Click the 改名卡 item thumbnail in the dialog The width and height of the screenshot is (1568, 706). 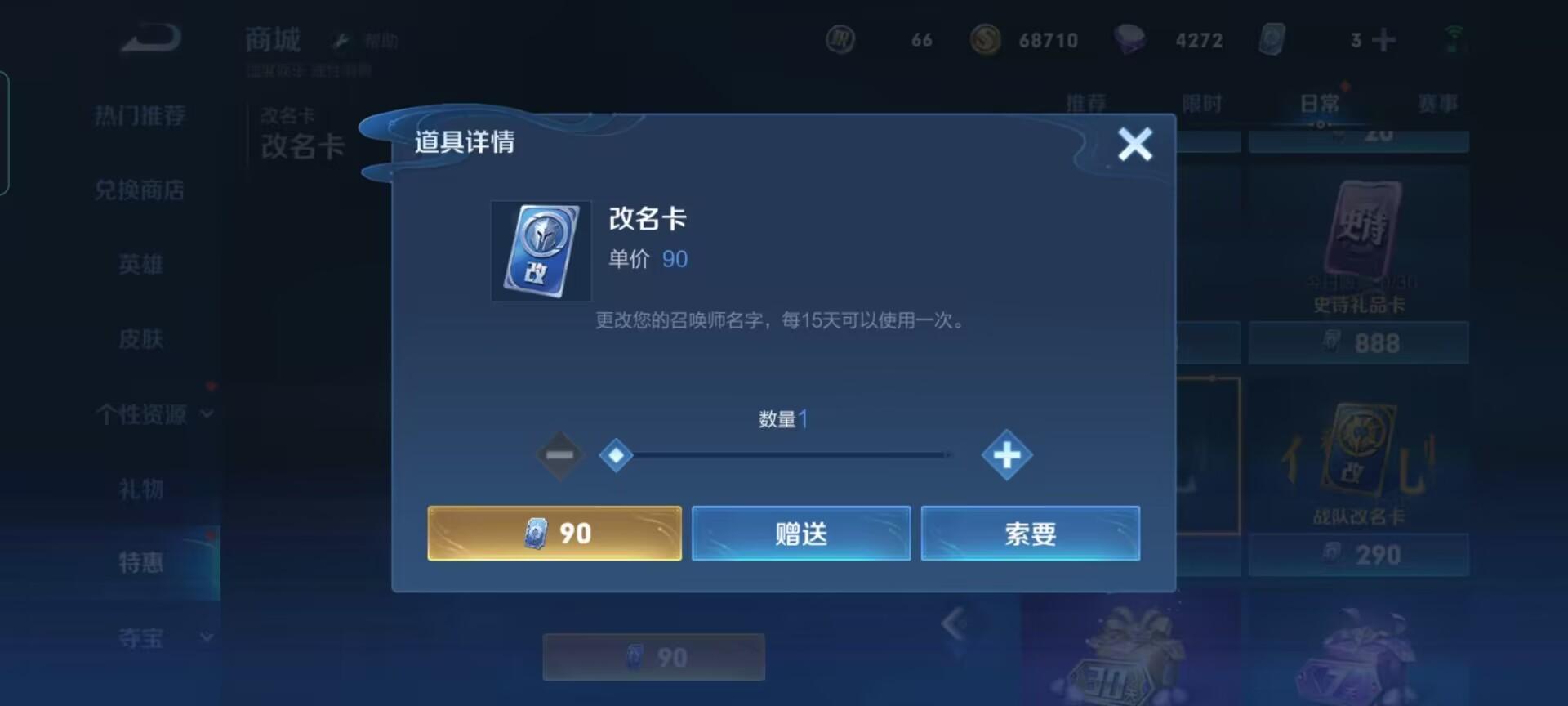(541, 251)
